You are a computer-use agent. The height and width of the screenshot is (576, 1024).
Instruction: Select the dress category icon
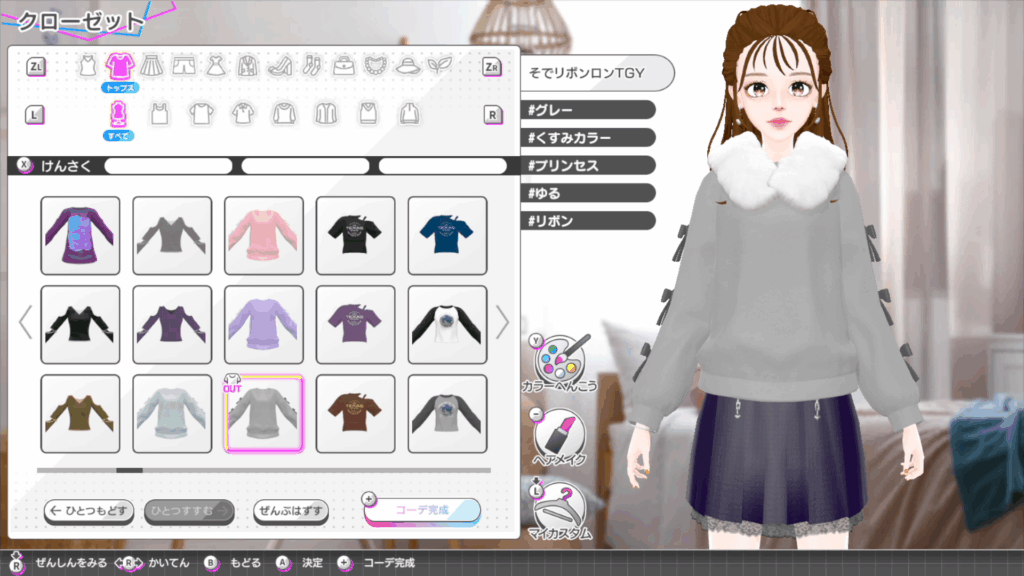(x=215, y=66)
